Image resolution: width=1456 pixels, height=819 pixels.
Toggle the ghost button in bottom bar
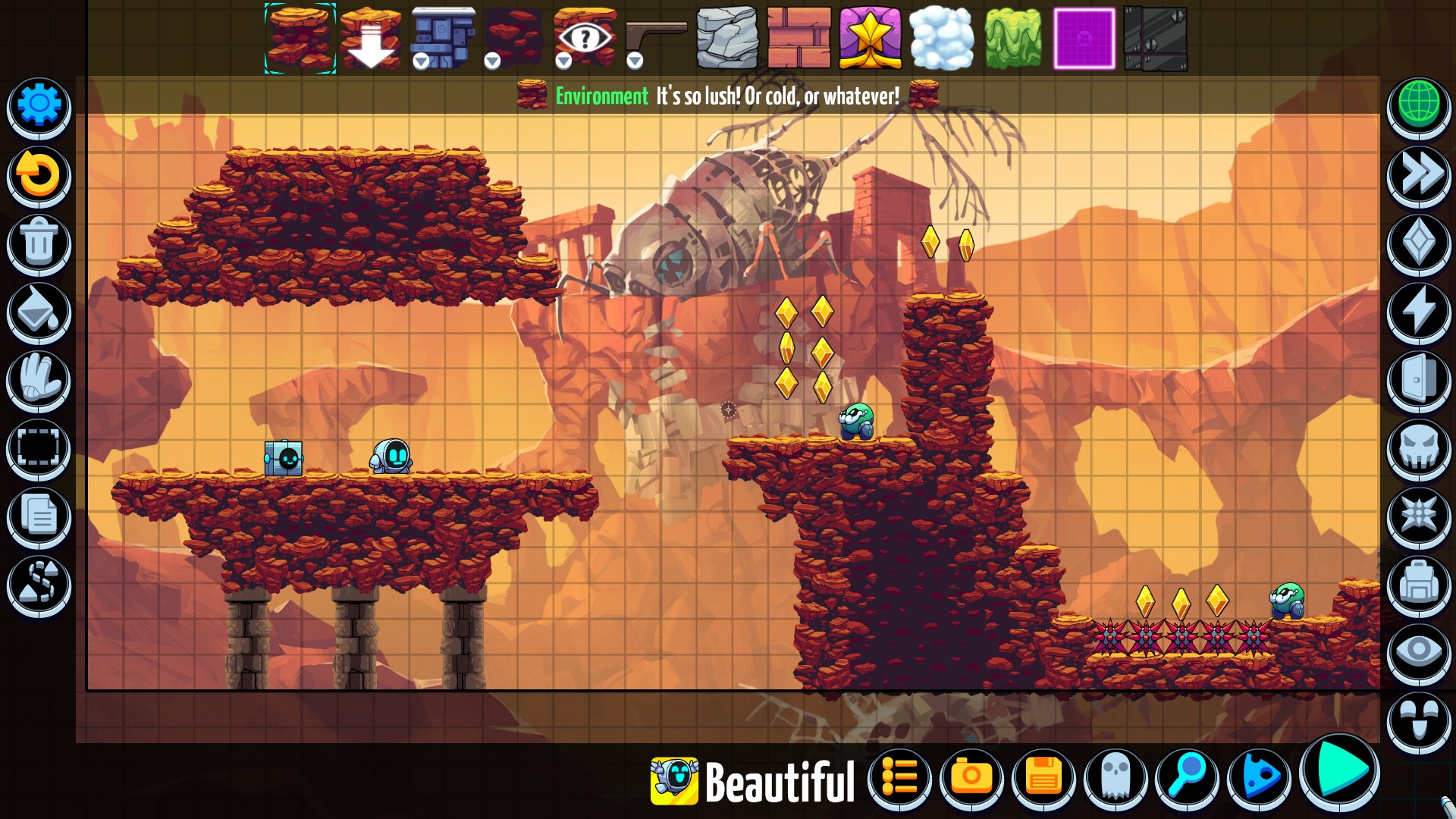point(1116,778)
